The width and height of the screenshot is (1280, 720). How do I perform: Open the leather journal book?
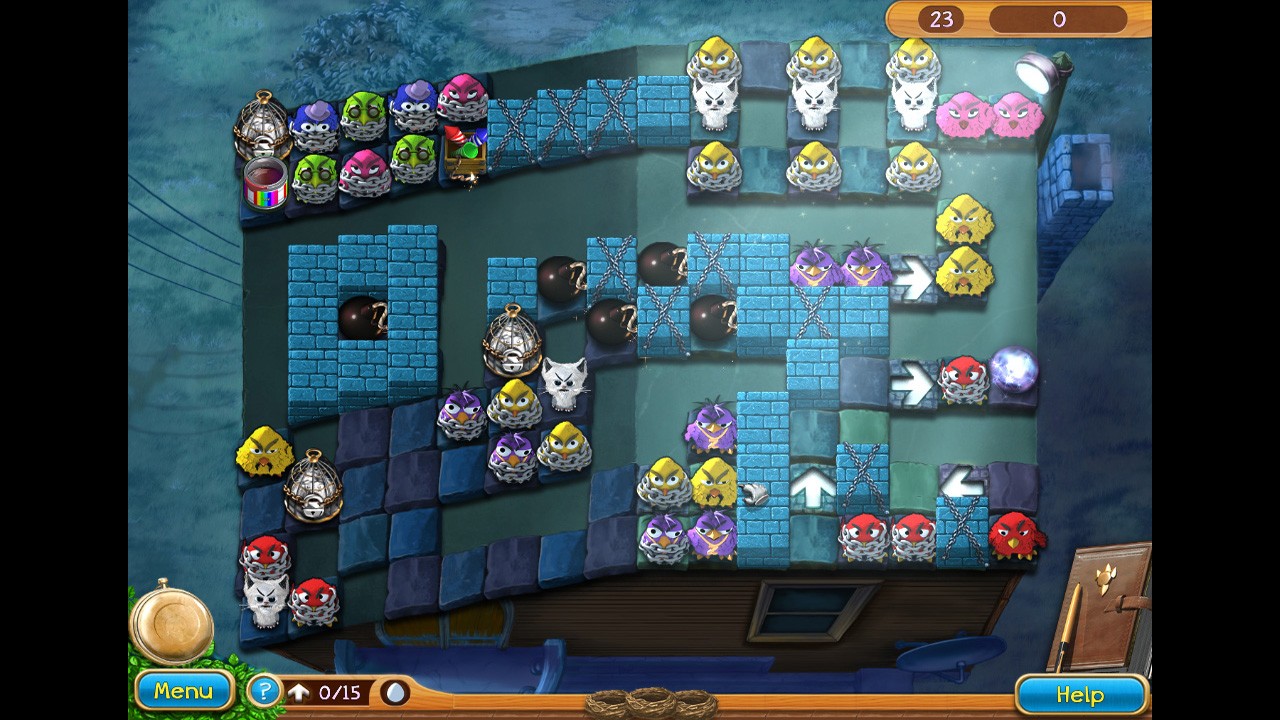coord(1105,605)
